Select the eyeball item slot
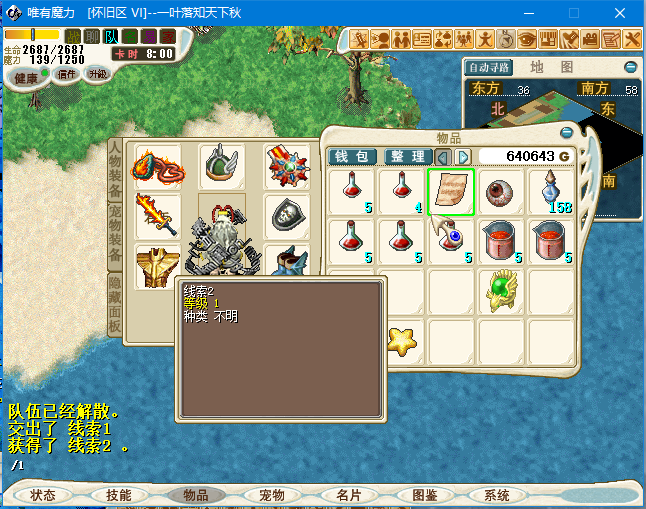This screenshot has height=509, width=646. 501,191
